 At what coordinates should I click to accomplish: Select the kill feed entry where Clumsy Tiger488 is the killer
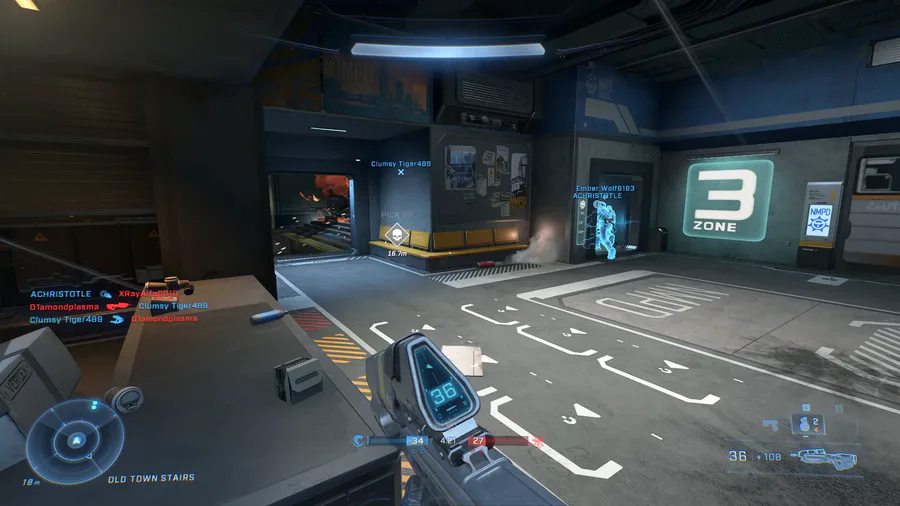pyautogui.click(x=113, y=319)
